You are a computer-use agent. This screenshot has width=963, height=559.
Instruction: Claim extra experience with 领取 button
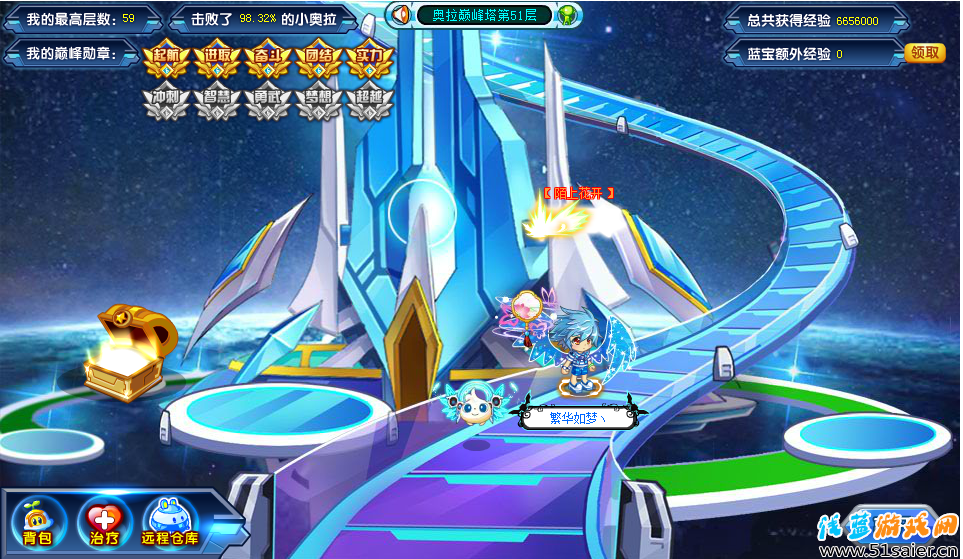[x=924, y=53]
